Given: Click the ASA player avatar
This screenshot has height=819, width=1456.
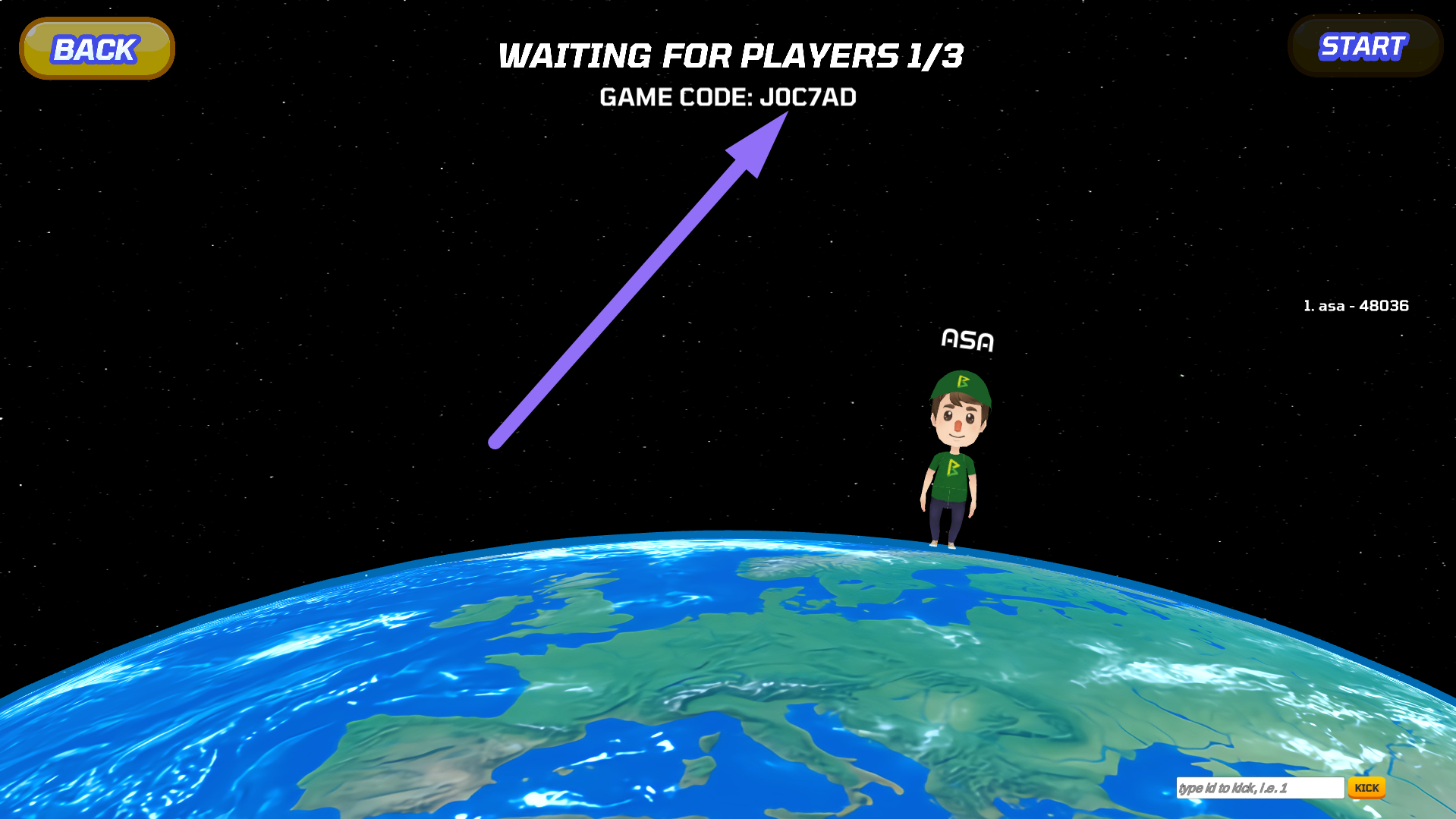Looking at the screenshot, I should tap(954, 455).
